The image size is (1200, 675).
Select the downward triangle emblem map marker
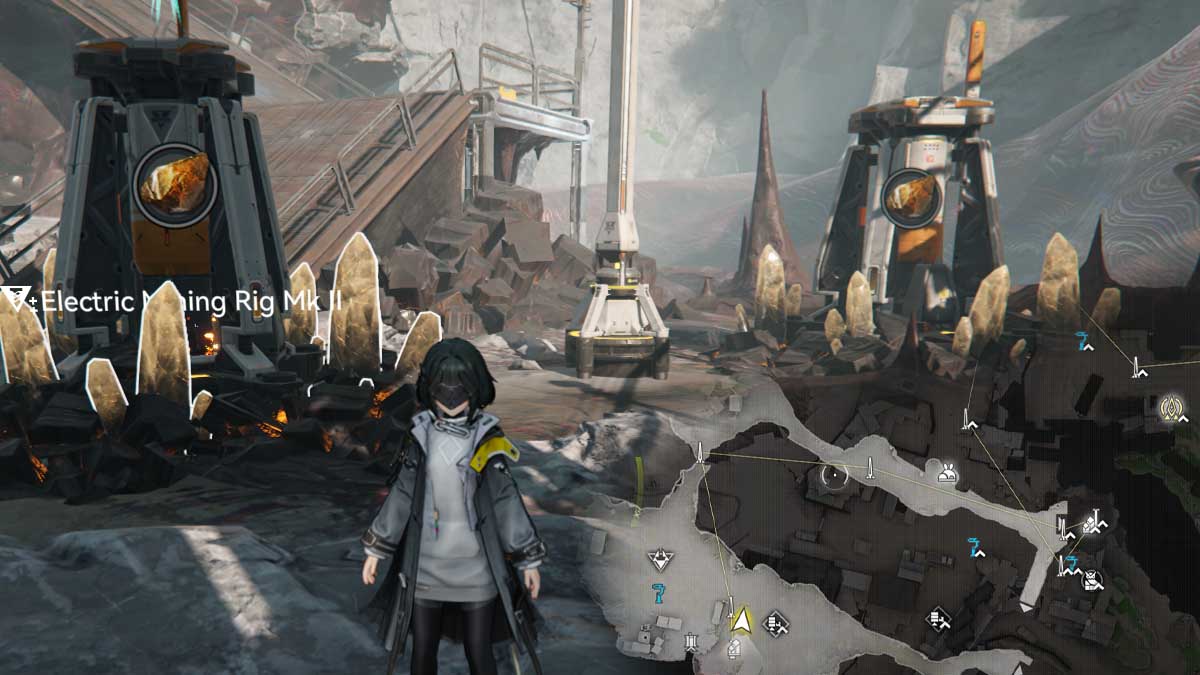(659, 559)
